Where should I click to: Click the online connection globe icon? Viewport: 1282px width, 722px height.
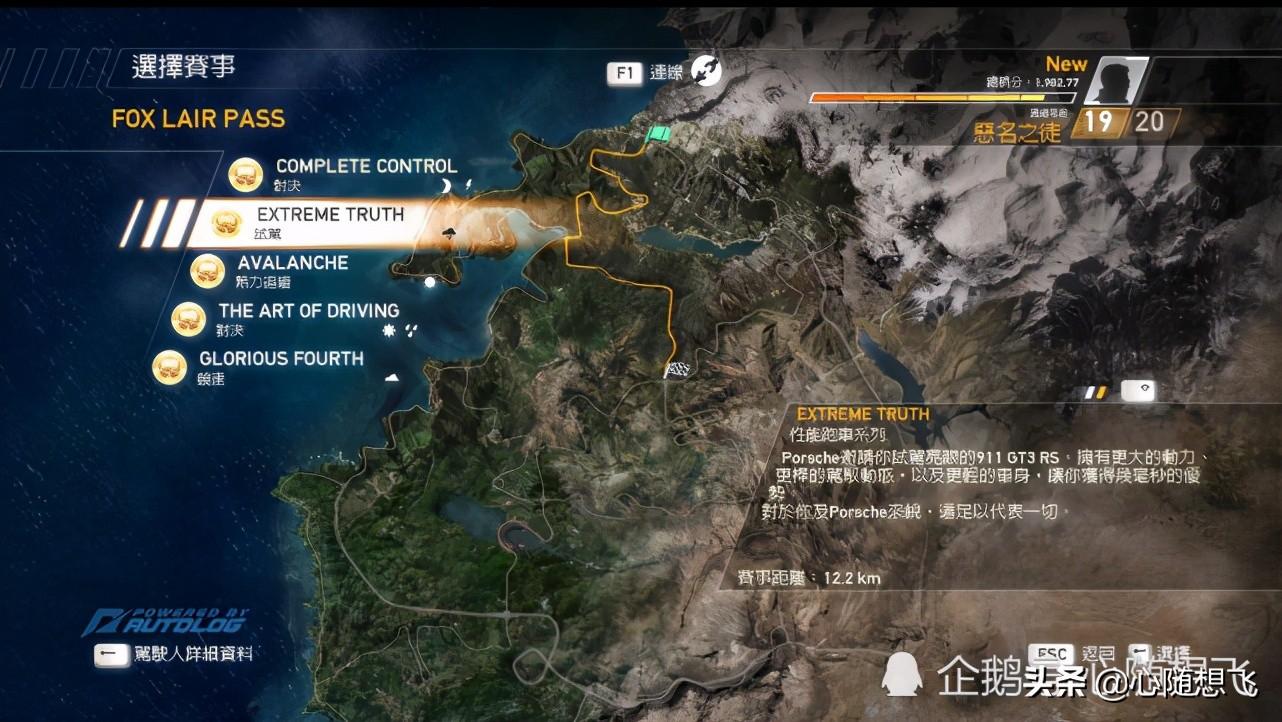[x=706, y=71]
